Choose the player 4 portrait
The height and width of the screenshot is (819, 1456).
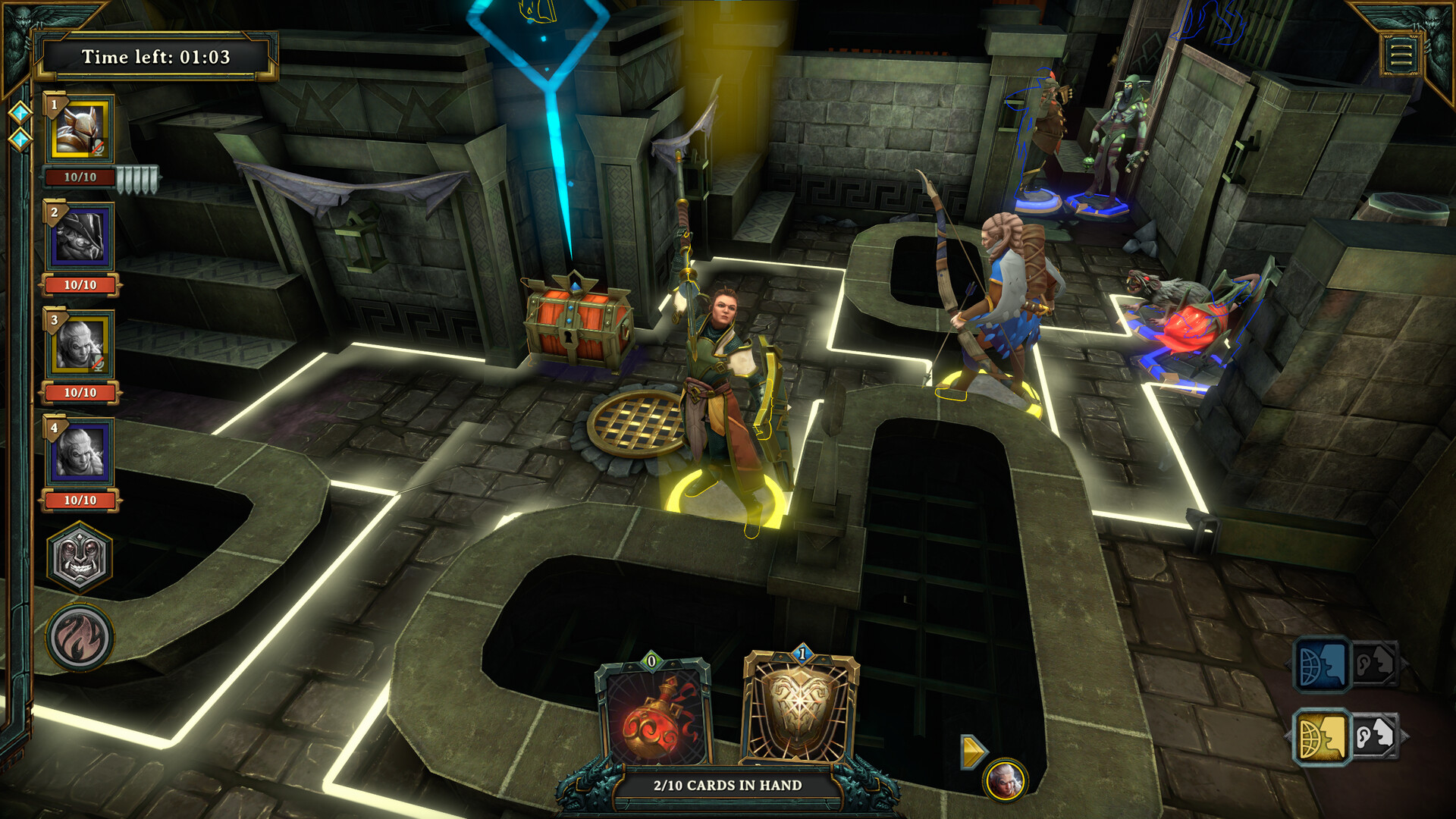tap(81, 453)
